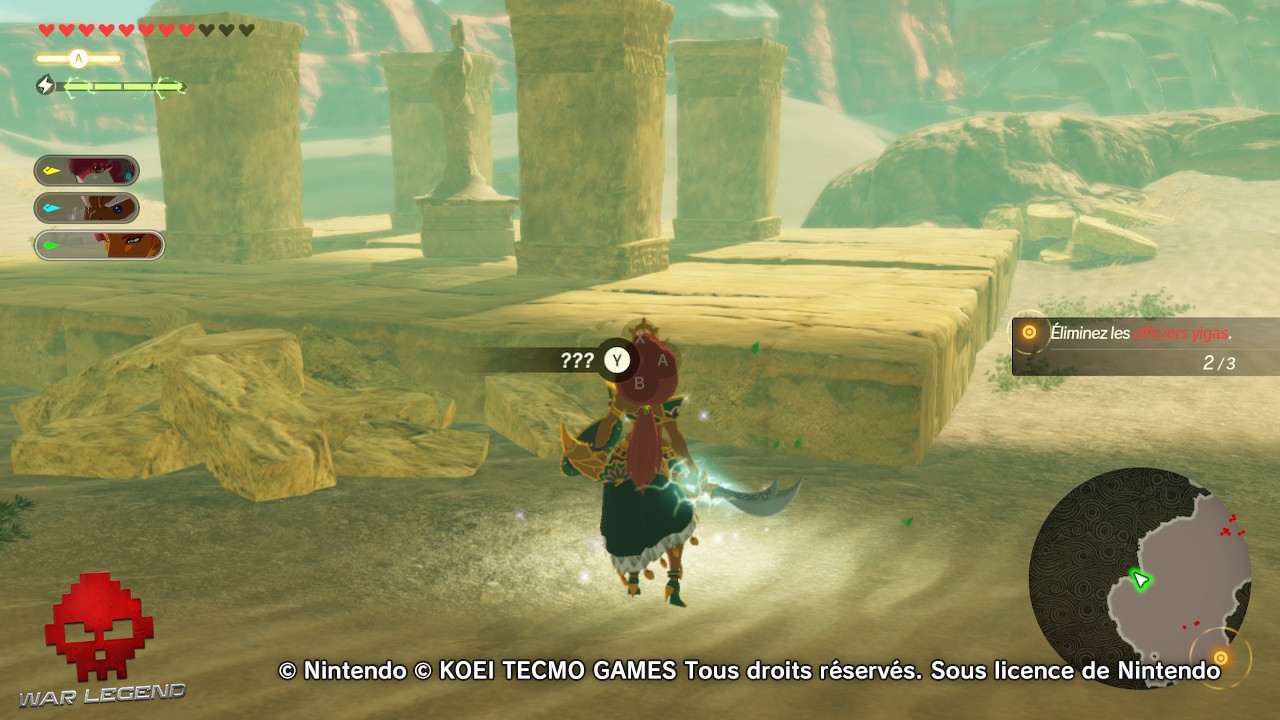This screenshot has height=720, width=1280.
Task: Click the green special-attack gauge bar
Action: point(120,87)
